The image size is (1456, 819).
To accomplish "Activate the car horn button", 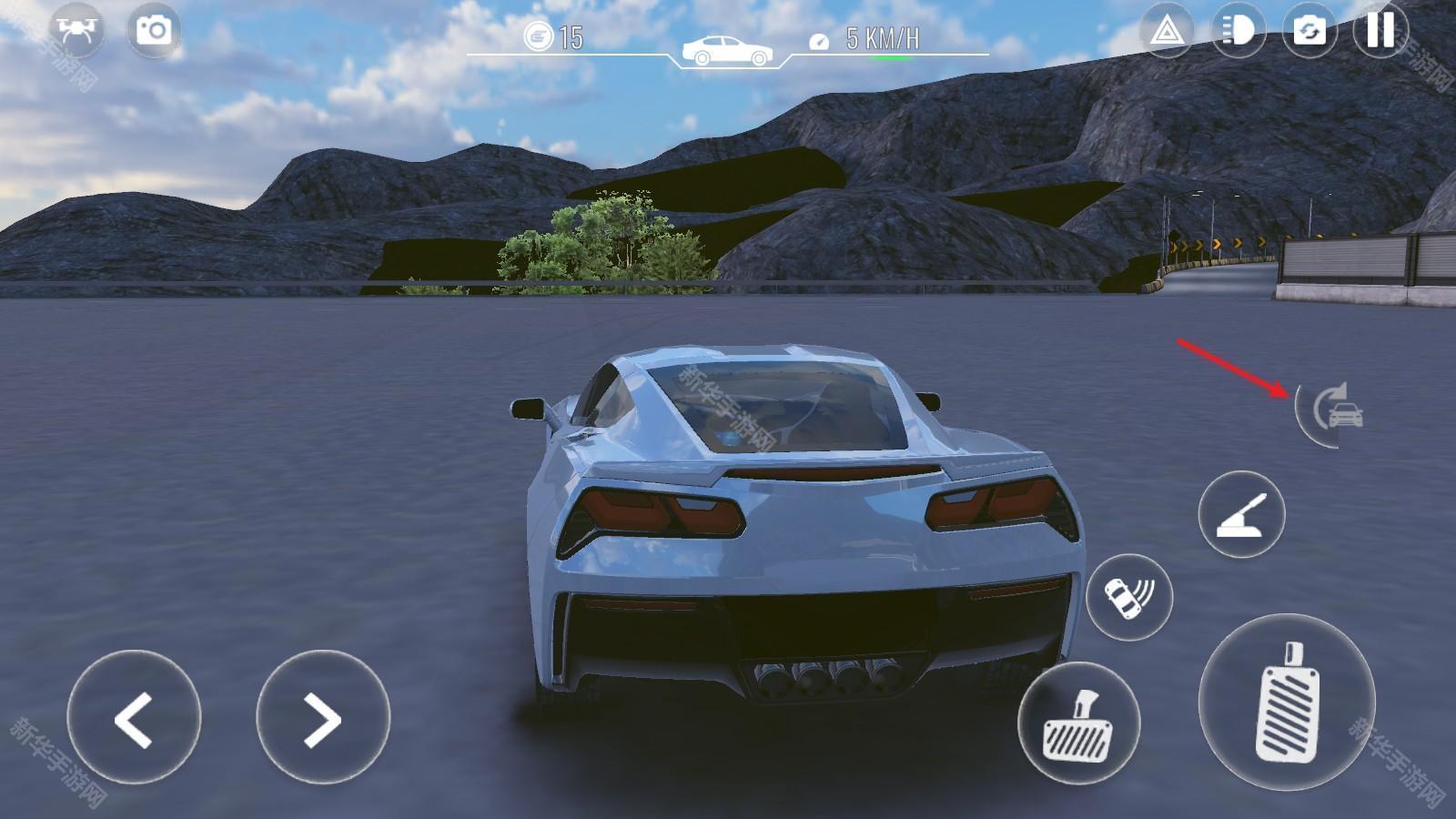I will point(1129,597).
